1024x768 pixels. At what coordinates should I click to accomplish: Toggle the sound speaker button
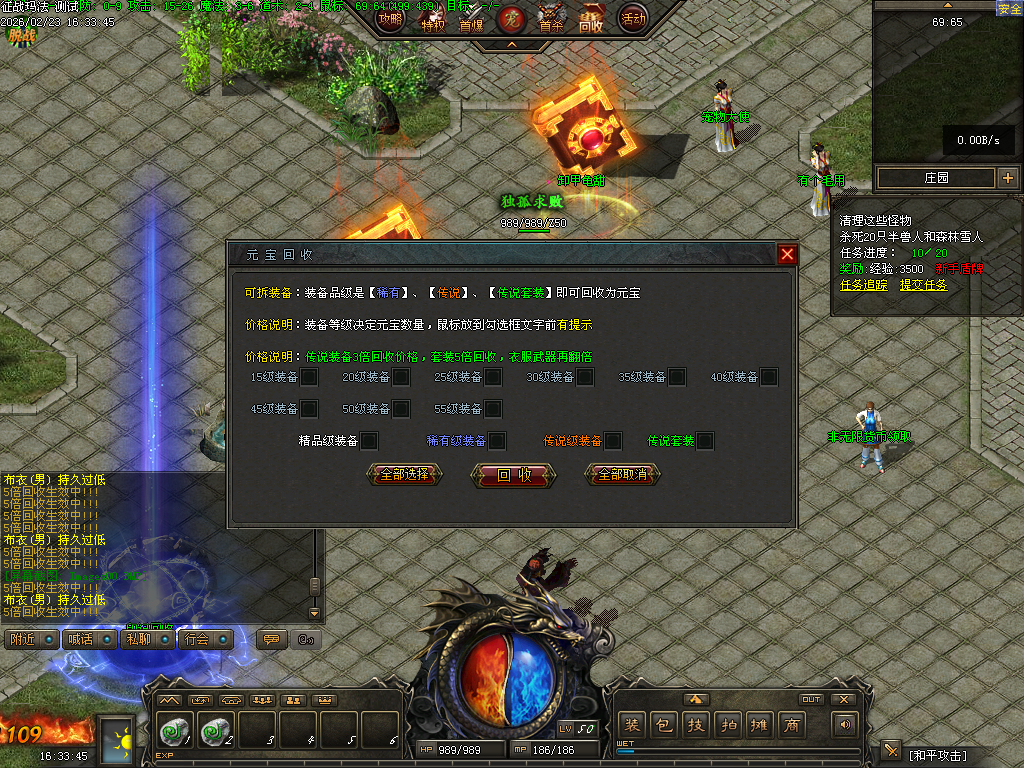click(847, 725)
